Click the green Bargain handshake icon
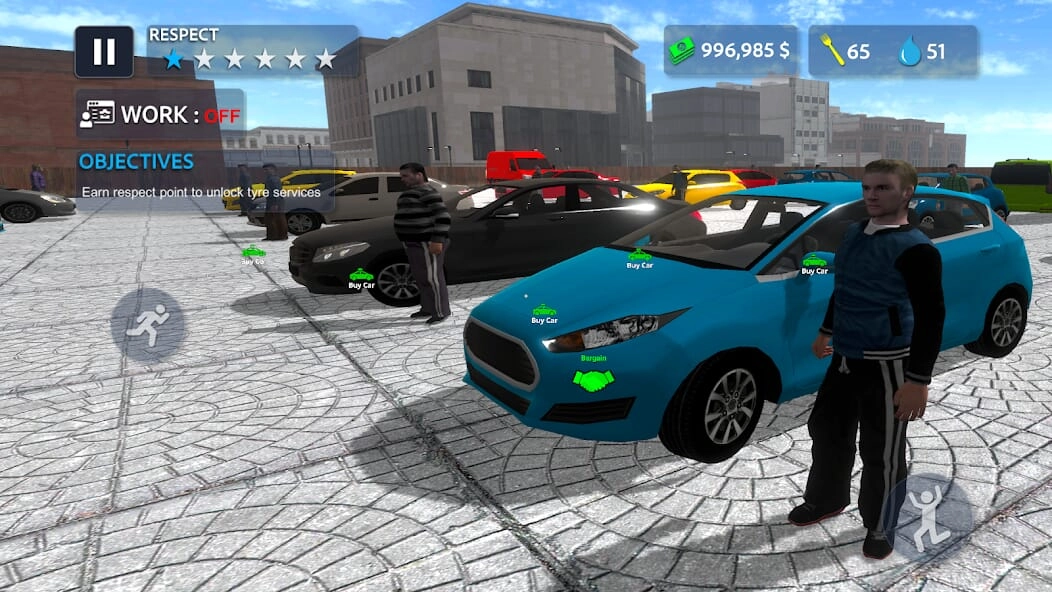The width and height of the screenshot is (1052, 592). [593, 379]
